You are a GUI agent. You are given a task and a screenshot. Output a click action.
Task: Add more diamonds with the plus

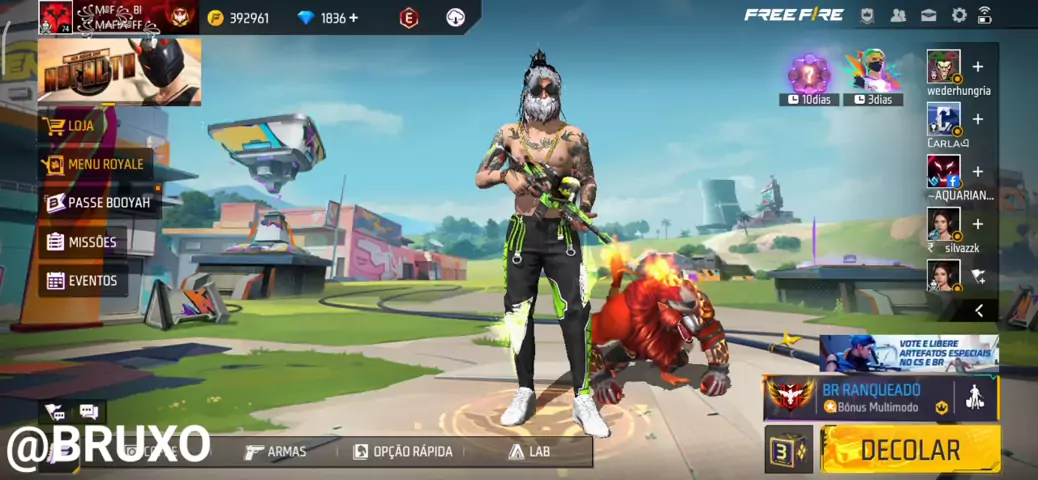tap(353, 18)
